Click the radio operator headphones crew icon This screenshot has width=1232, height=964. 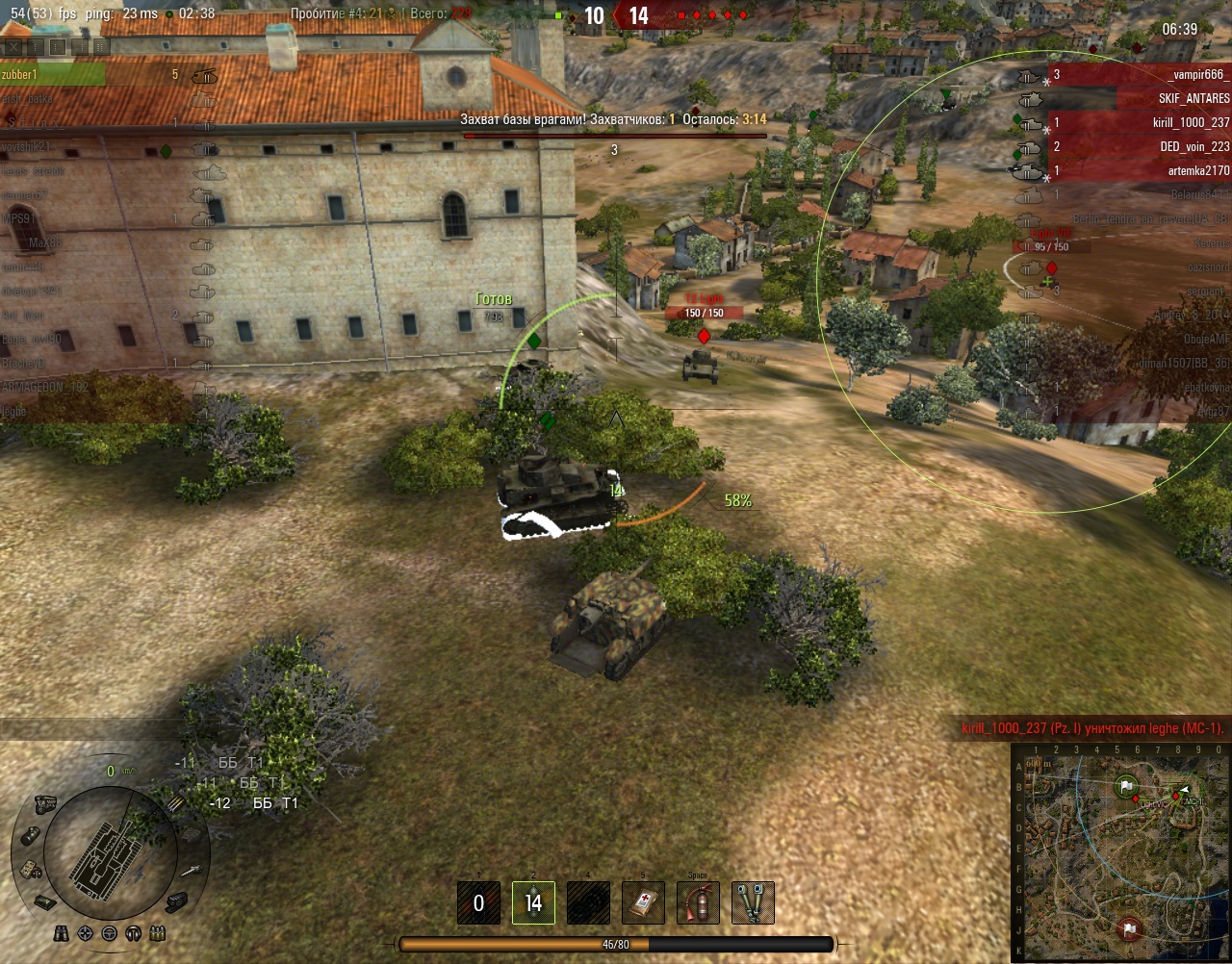point(133,933)
